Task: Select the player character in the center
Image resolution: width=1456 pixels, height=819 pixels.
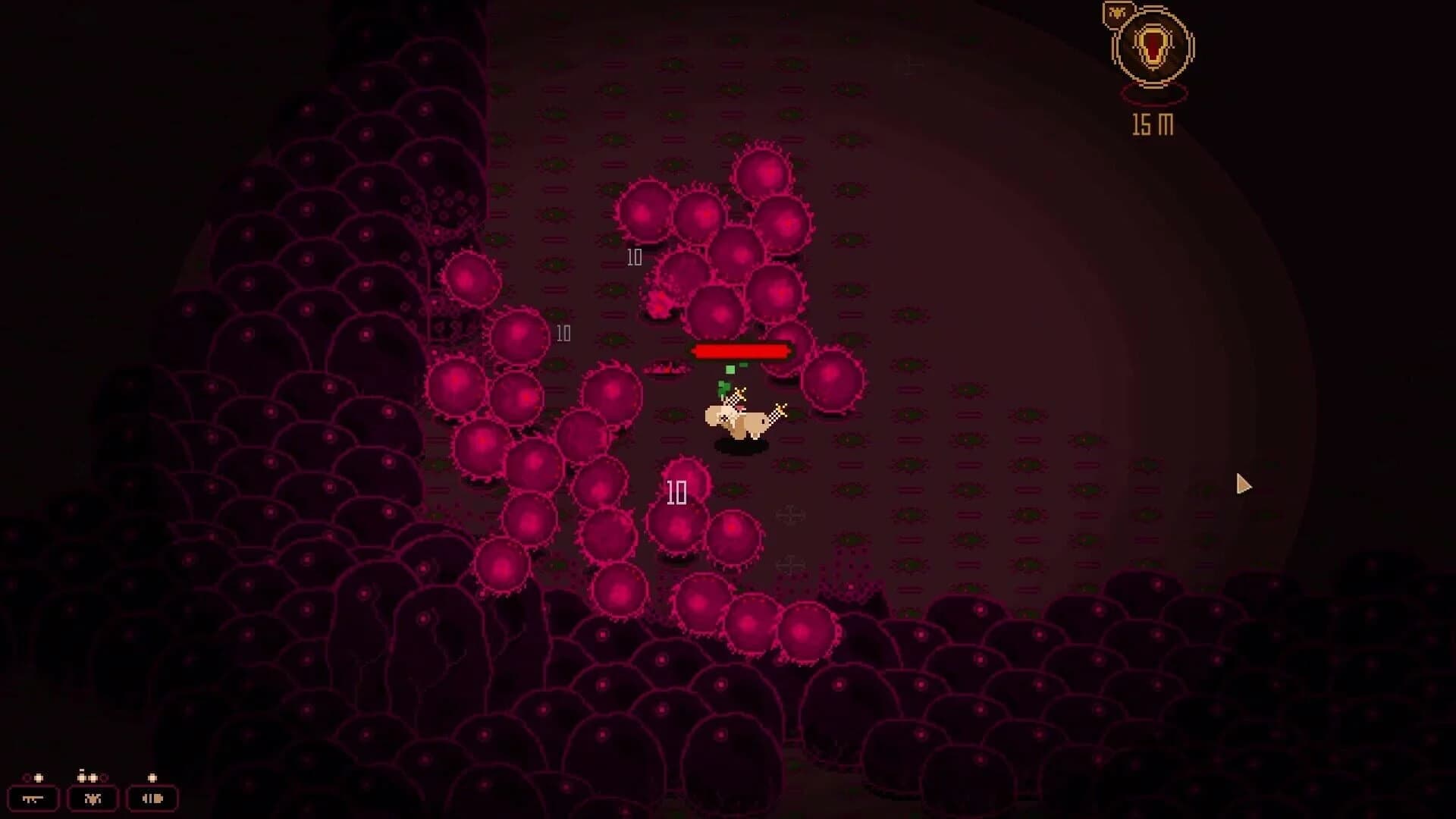Action: point(739,418)
